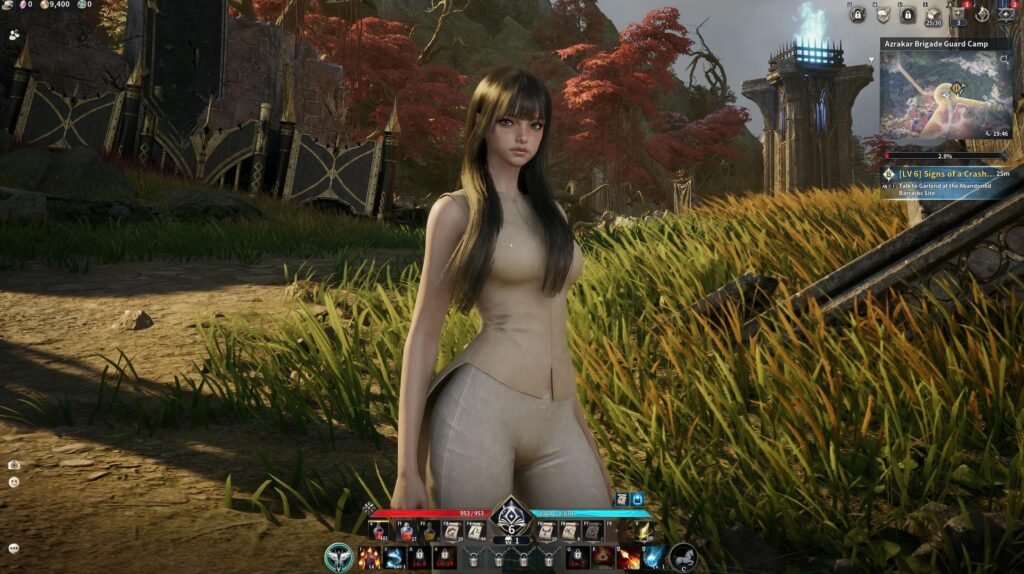Viewport: 1024px width, 574px height.
Task: Open the inventory bag showing 25/30
Action: 932,14
